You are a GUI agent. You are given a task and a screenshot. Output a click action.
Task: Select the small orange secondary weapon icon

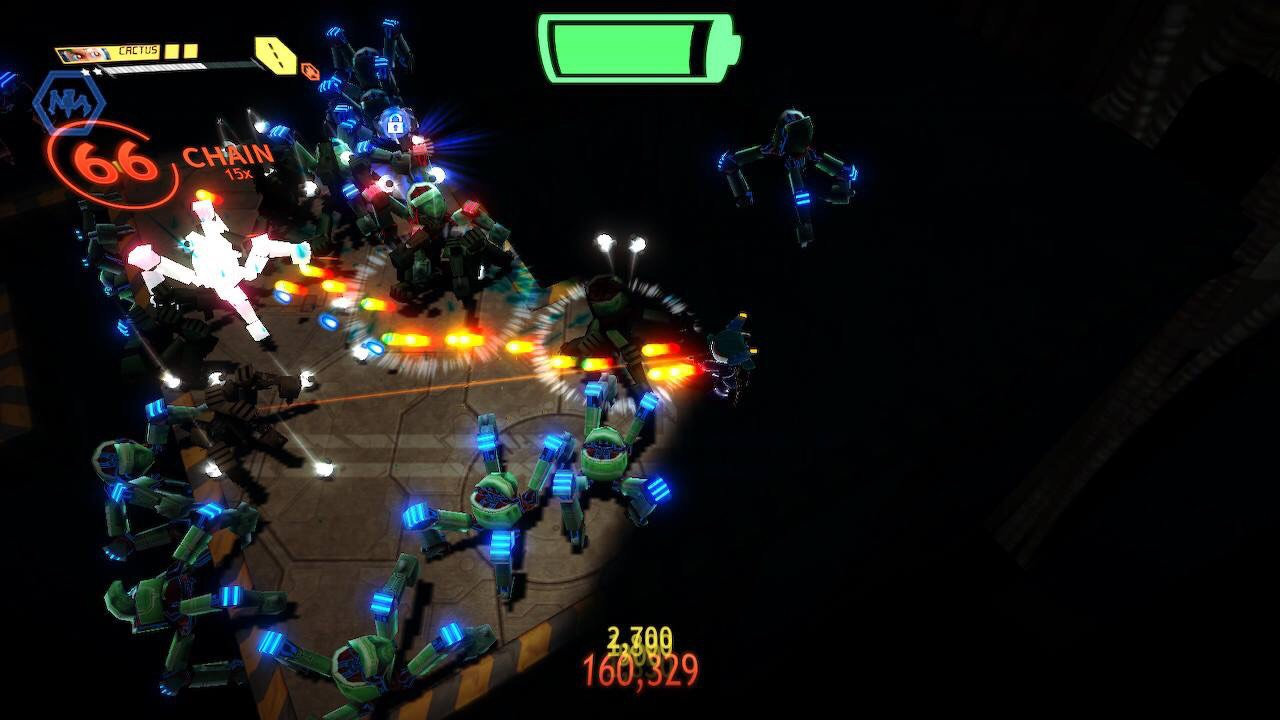310,71
